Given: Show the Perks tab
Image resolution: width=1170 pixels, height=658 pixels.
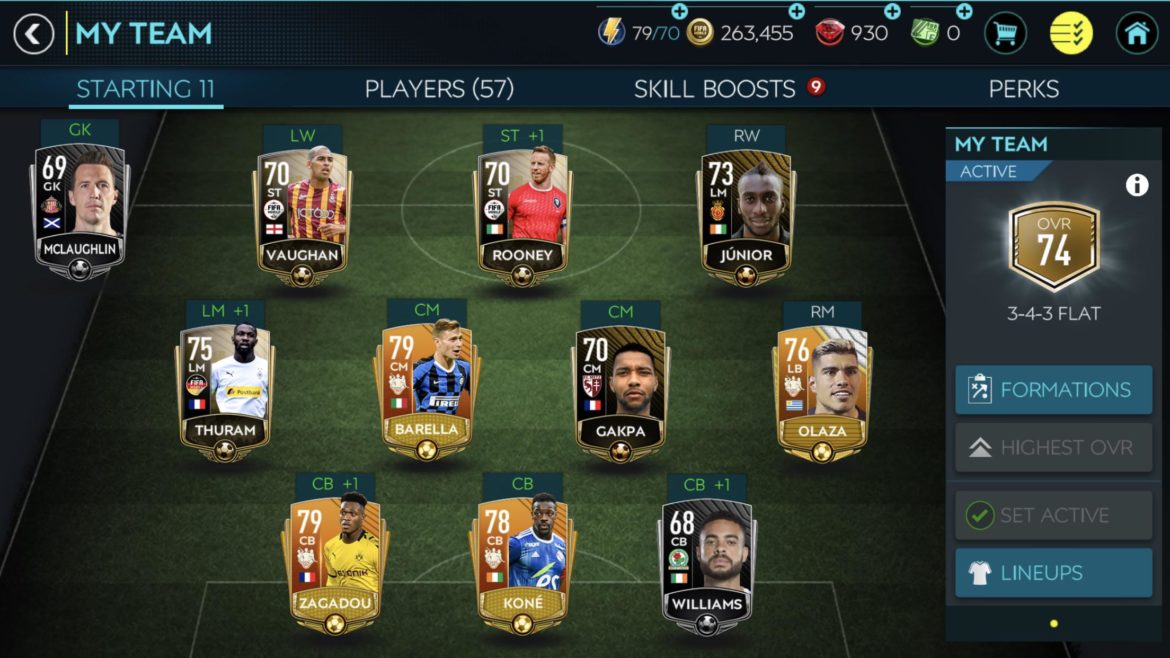Looking at the screenshot, I should click(1023, 89).
